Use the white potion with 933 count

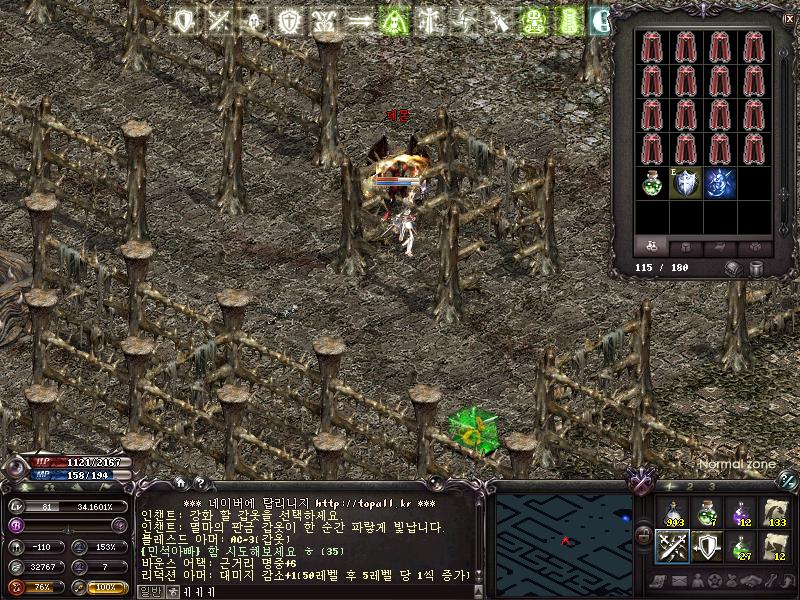point(673,512)
